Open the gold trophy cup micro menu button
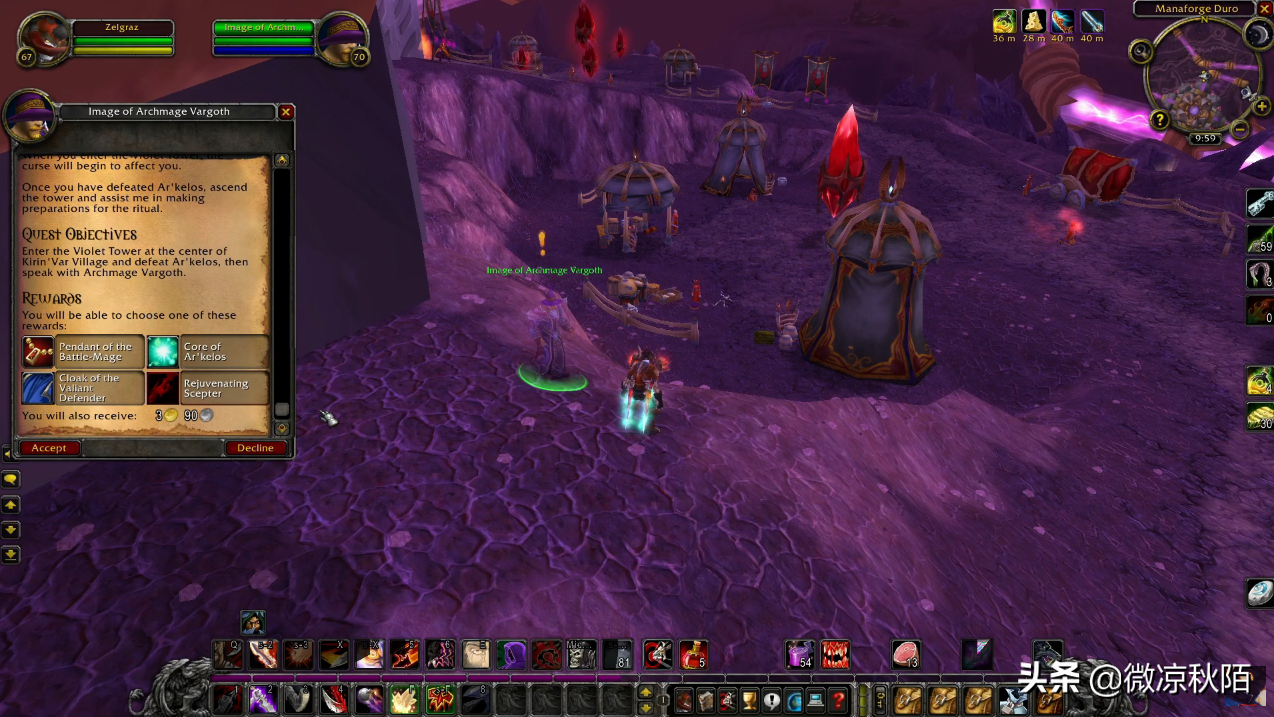 [x=748, y=700]
